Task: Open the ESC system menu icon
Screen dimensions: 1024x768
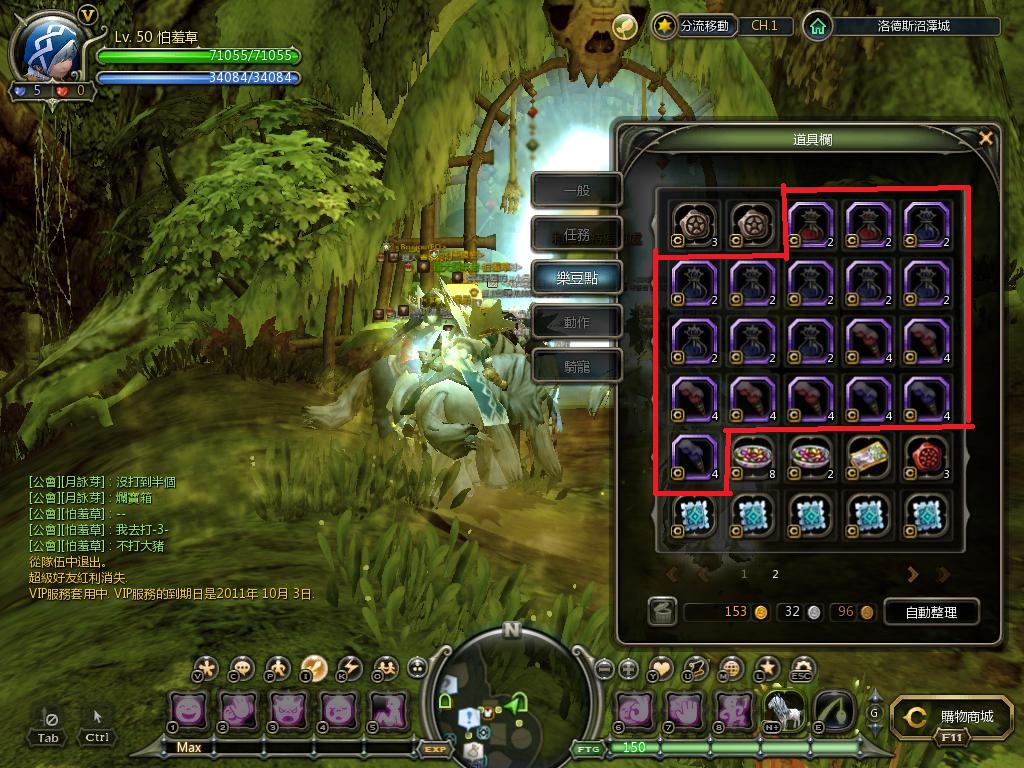Action: [802, 668]
